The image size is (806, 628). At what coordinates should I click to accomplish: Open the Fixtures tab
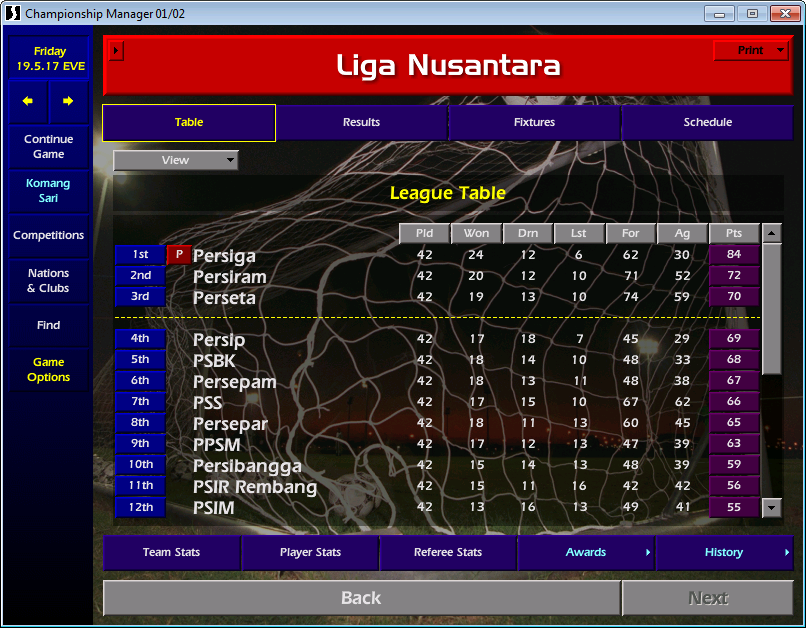(x=535, y=122)
